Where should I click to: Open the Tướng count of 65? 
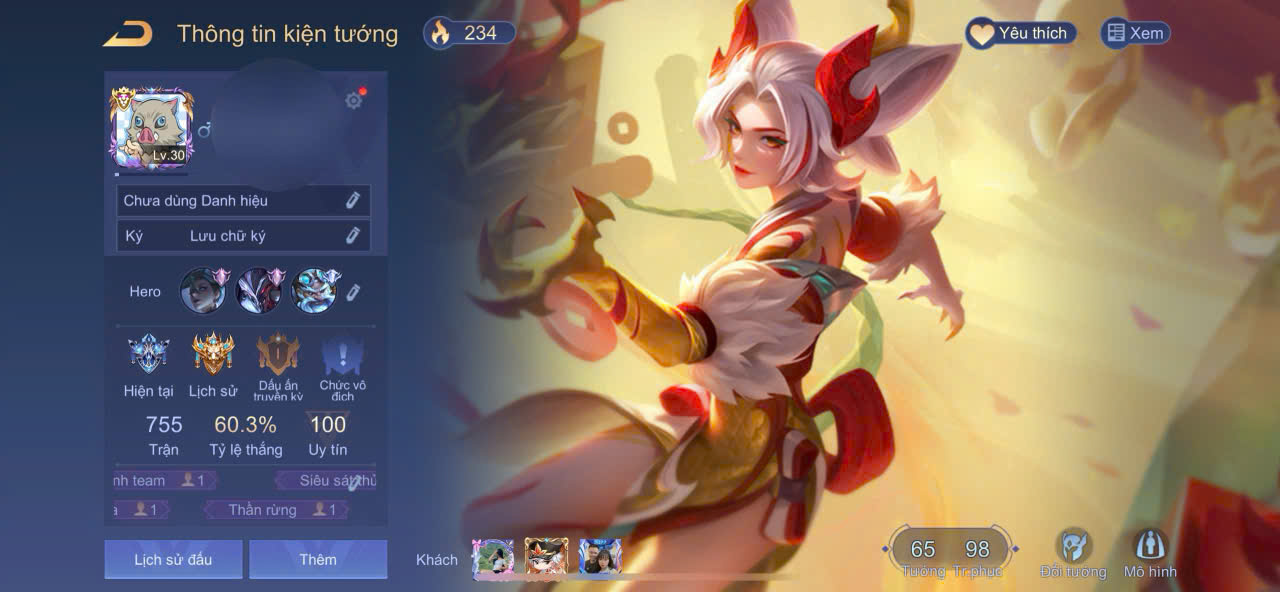click(x=923, y=550)
